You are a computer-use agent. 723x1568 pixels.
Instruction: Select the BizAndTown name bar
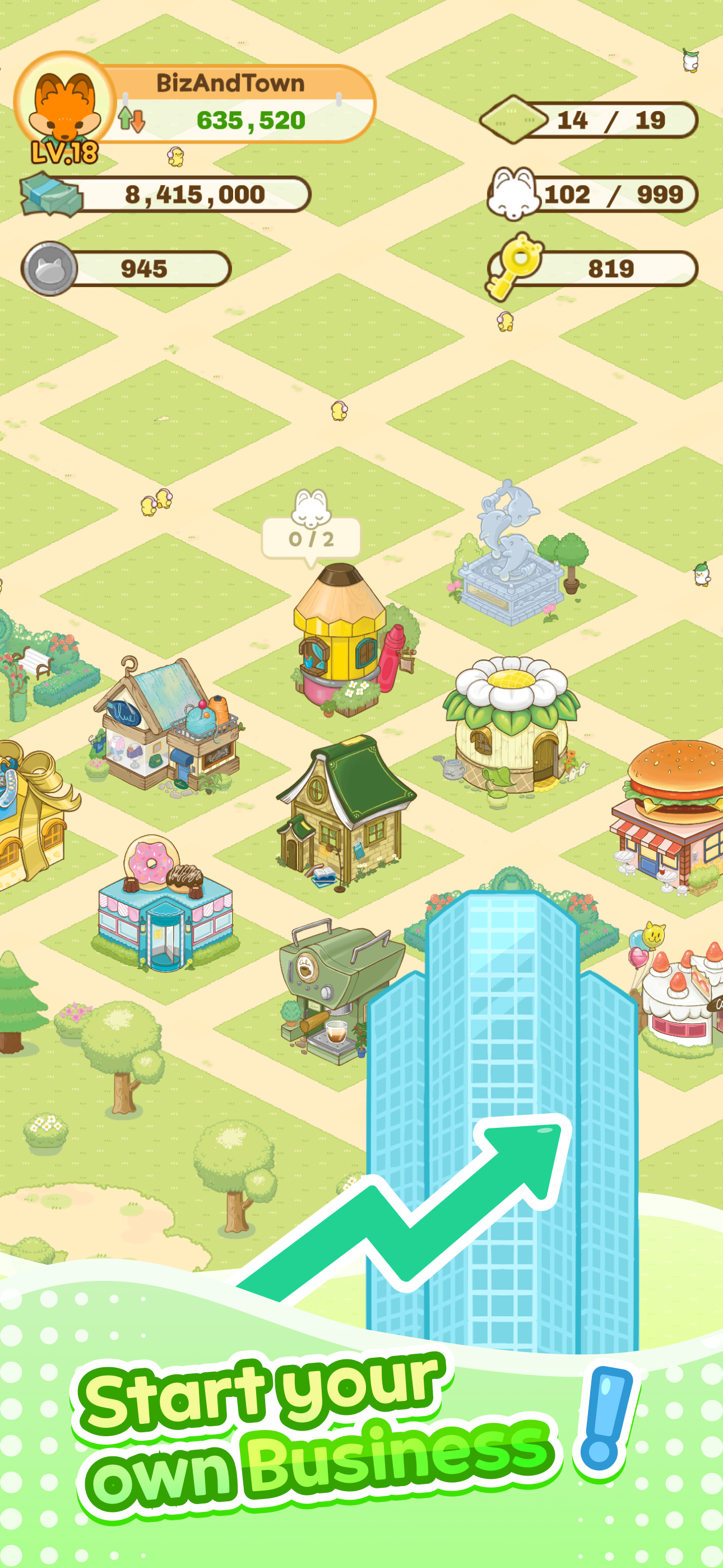pyautogui.click(x=230, y=84)
